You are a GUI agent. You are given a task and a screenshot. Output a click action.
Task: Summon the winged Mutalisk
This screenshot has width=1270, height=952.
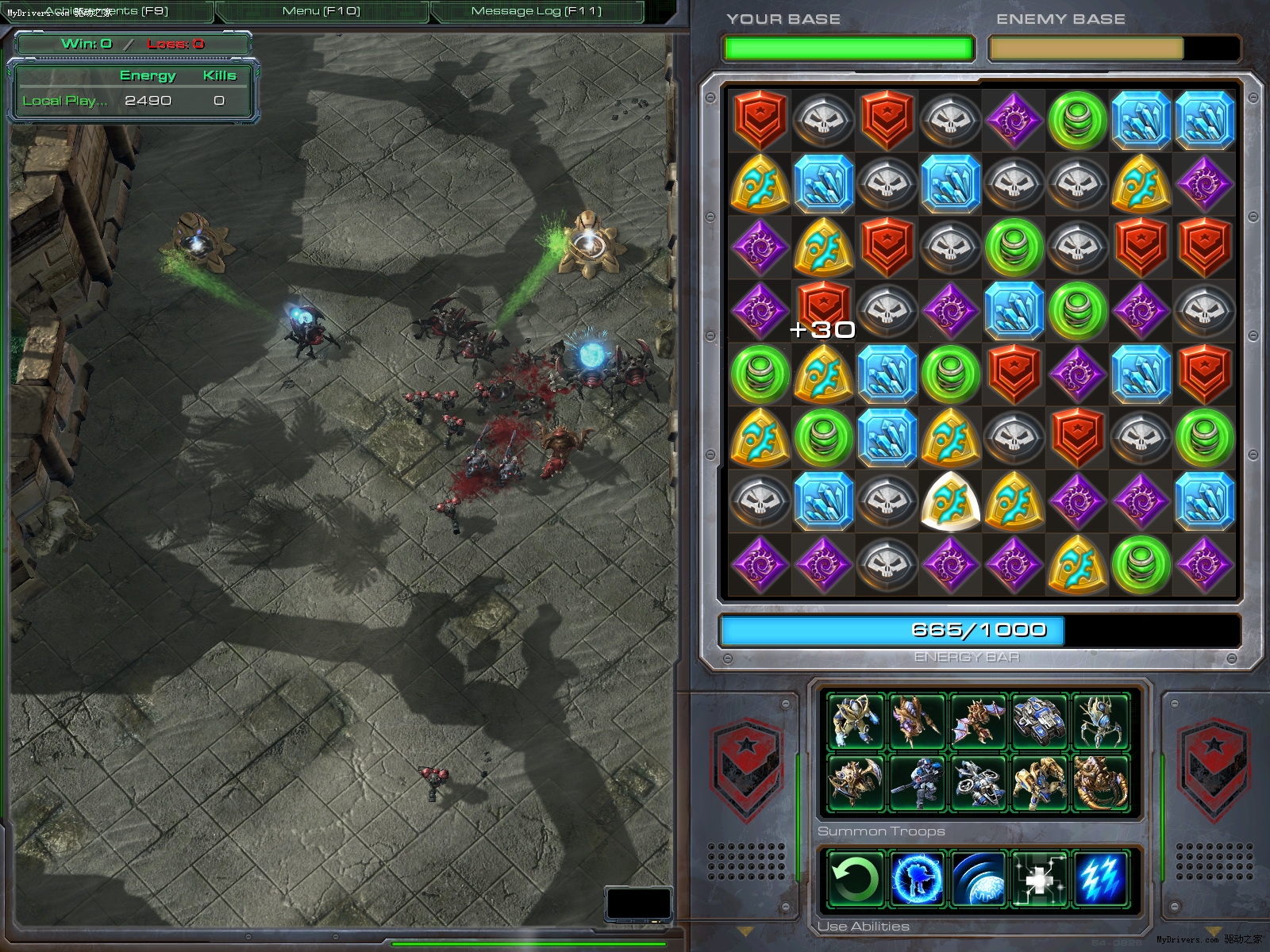coord(977,721)
